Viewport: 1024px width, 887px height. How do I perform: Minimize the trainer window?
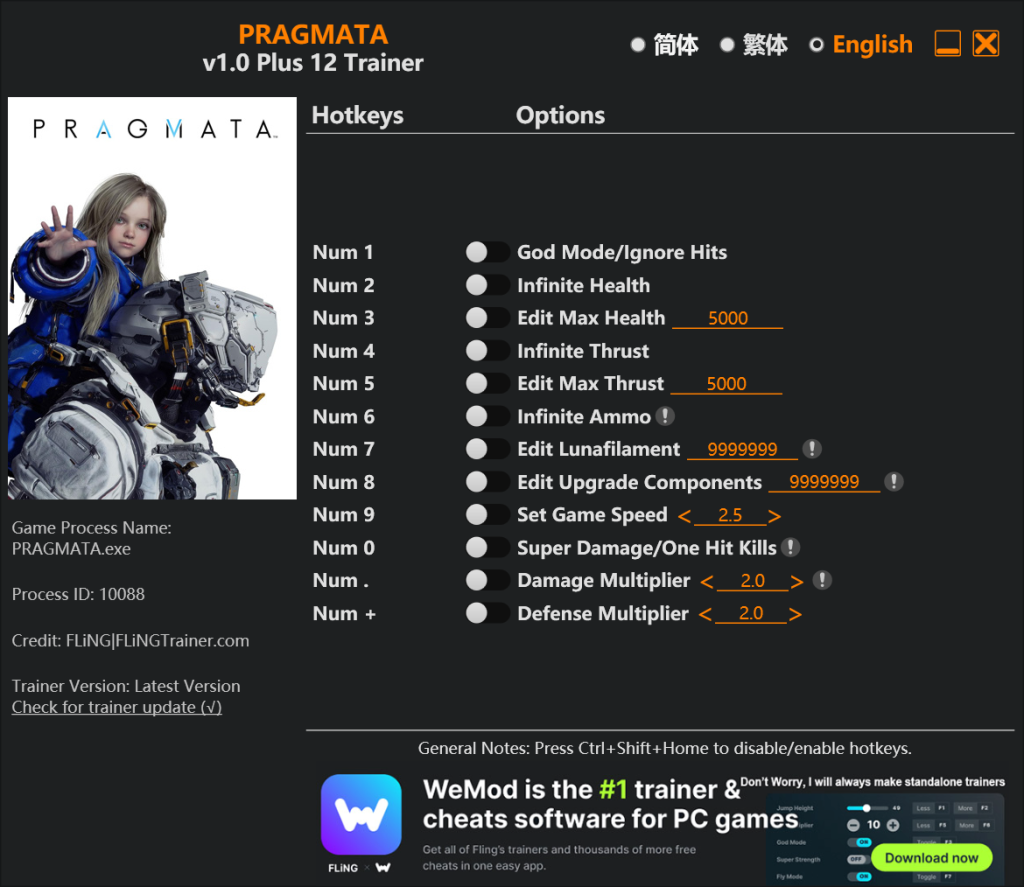(947, 44)
